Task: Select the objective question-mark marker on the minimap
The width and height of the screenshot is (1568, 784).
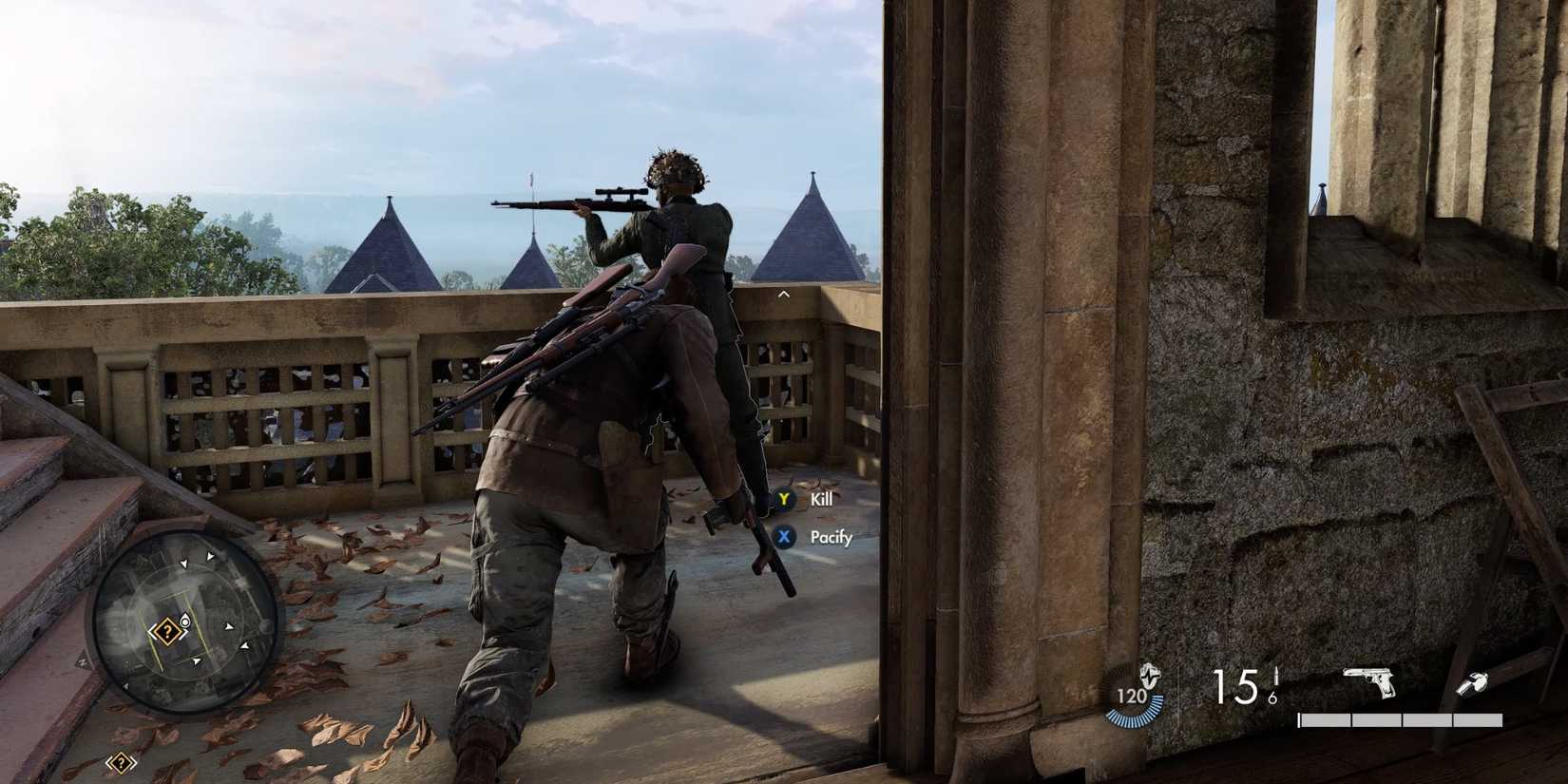Action: (168, 631)
